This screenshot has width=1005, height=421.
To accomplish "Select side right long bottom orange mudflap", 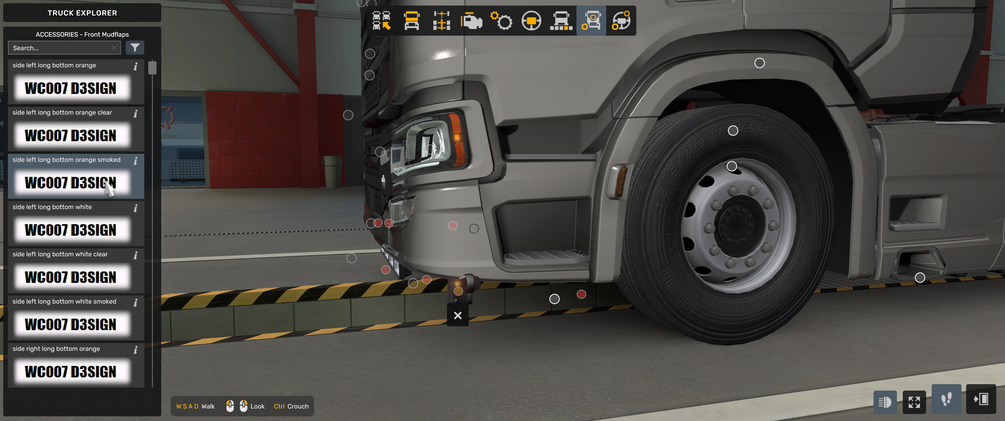I will (71, 370).
